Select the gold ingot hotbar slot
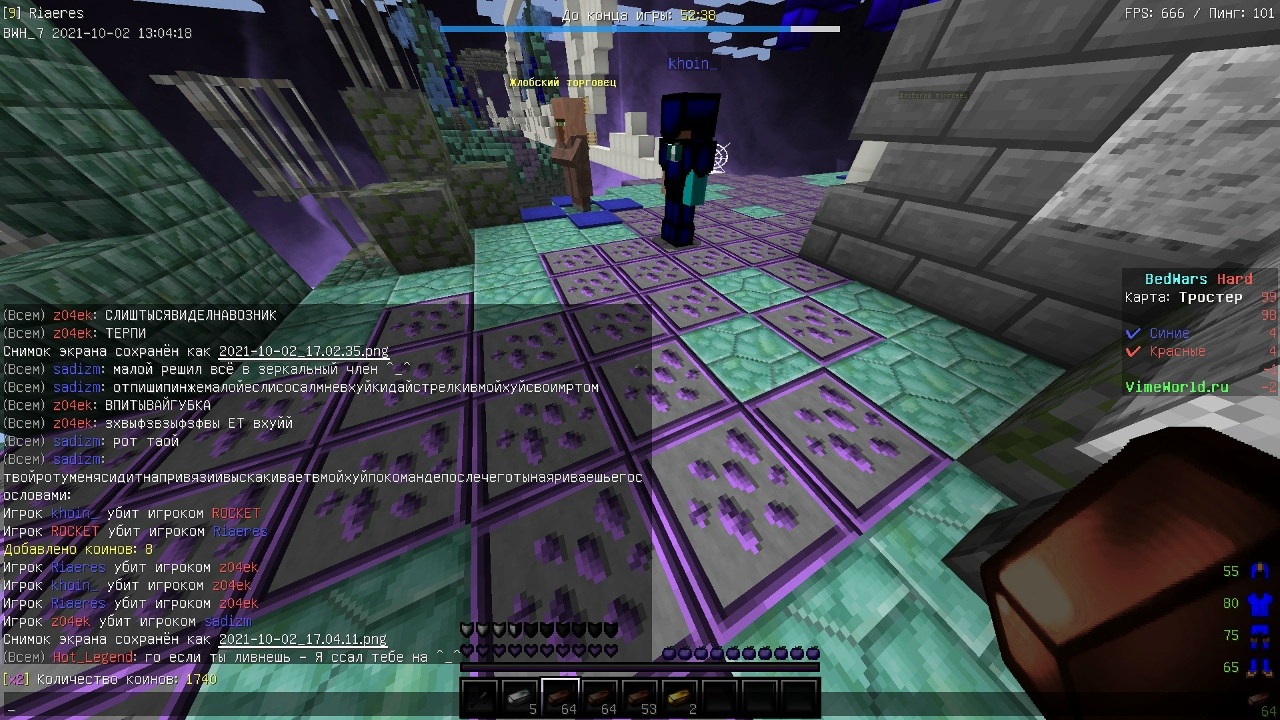Screen dimensions: 1280x720 coord(680,697)
